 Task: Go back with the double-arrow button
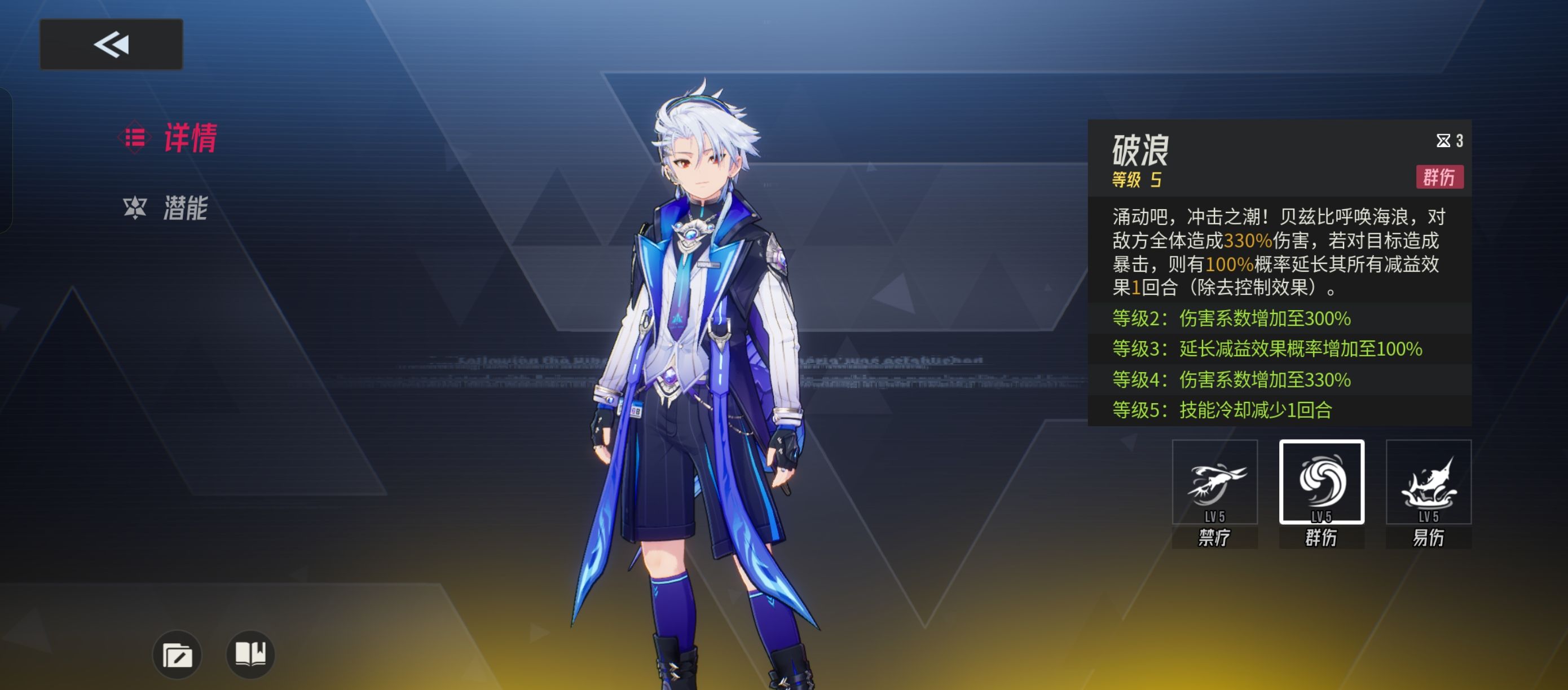pos(111,45)
